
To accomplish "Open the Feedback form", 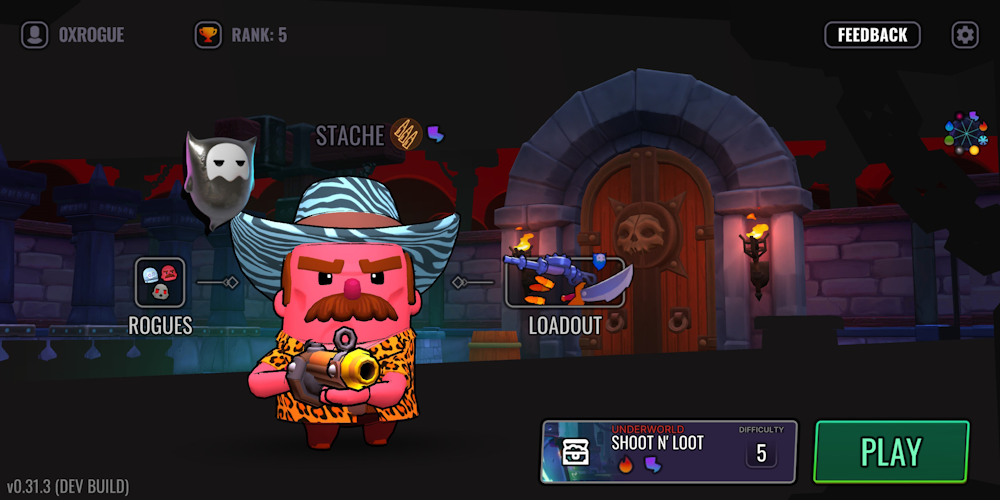I will point(872,35).
